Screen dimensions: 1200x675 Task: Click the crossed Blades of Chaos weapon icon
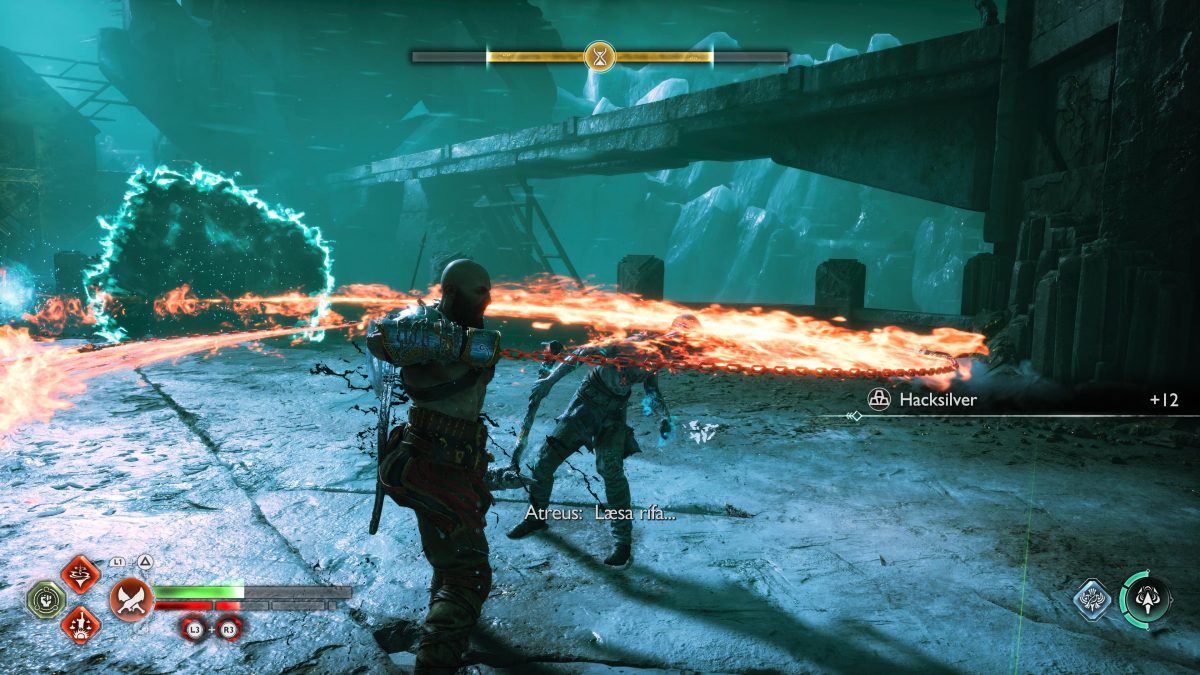coord(130,599)
